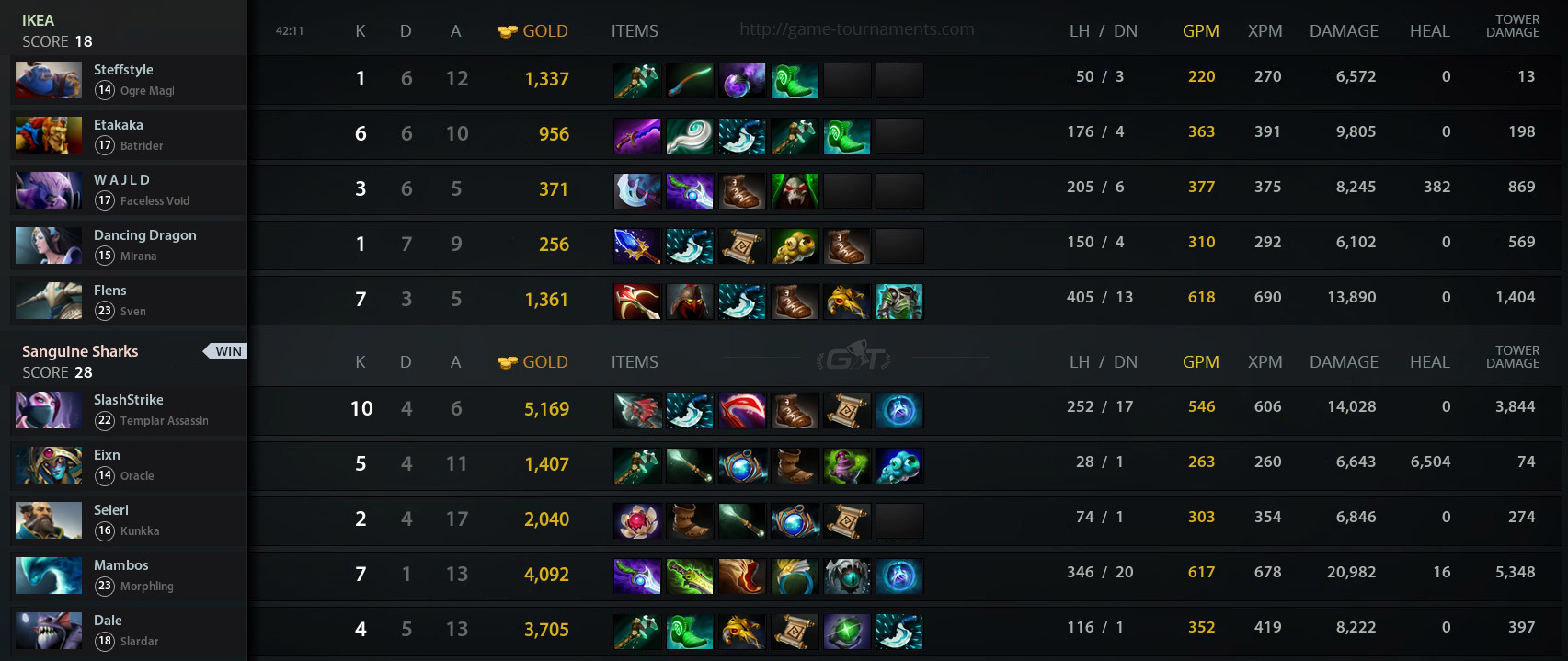Click Etakaka's Blink Dagger item icon
Screen dimensions: 1568x661
741,136
